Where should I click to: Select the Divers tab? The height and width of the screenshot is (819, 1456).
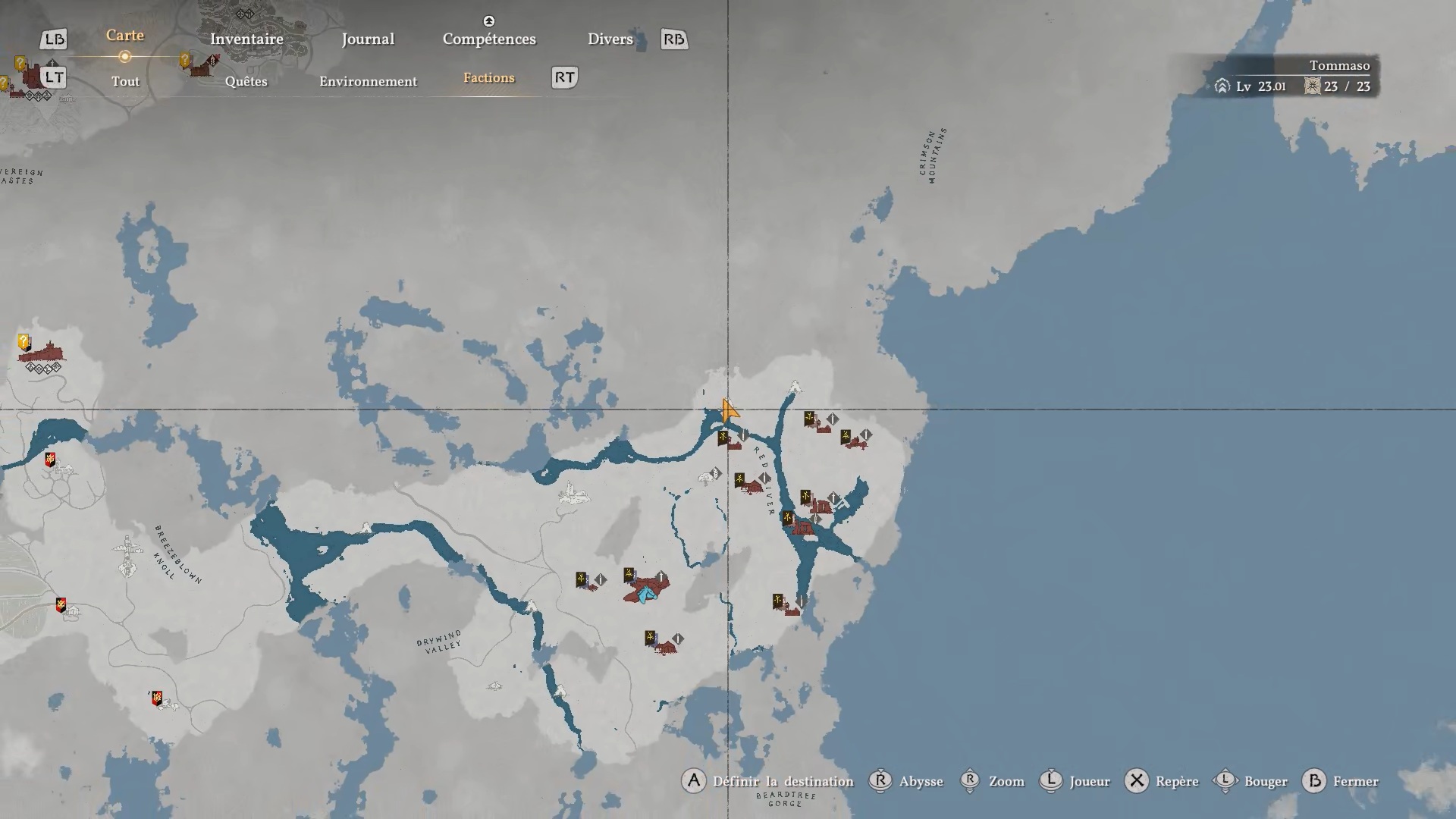point(610,39)
